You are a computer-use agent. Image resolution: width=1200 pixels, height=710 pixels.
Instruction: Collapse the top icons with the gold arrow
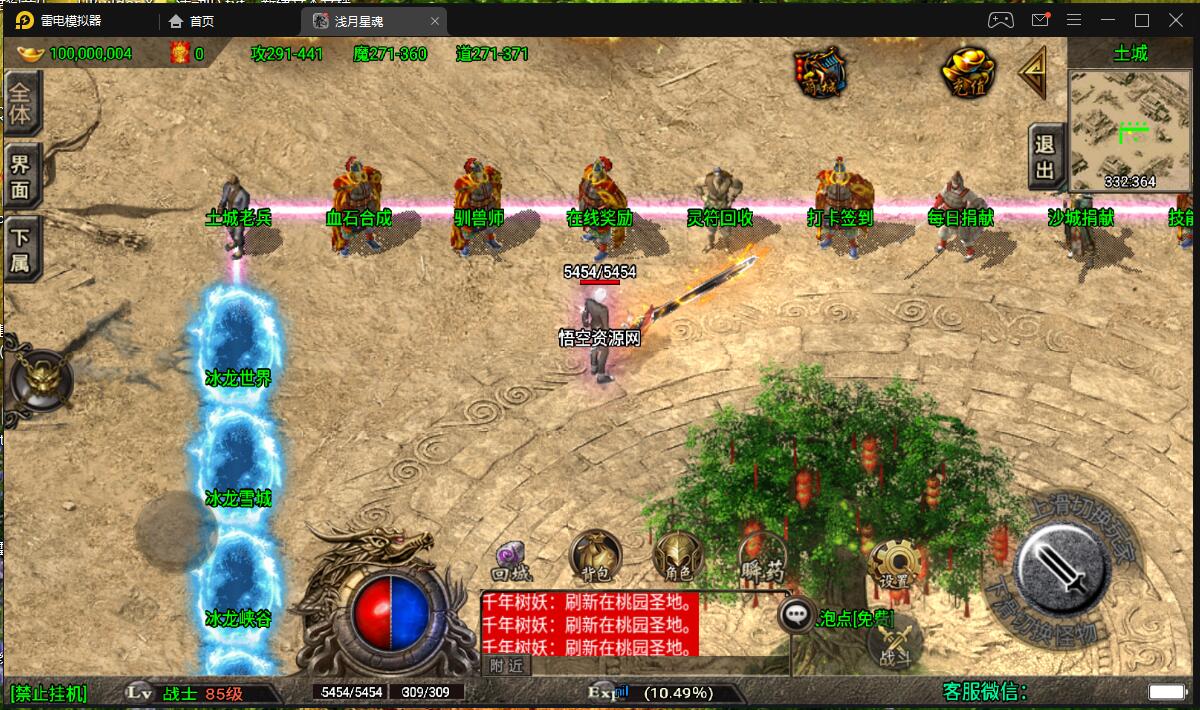[1034, 72]
